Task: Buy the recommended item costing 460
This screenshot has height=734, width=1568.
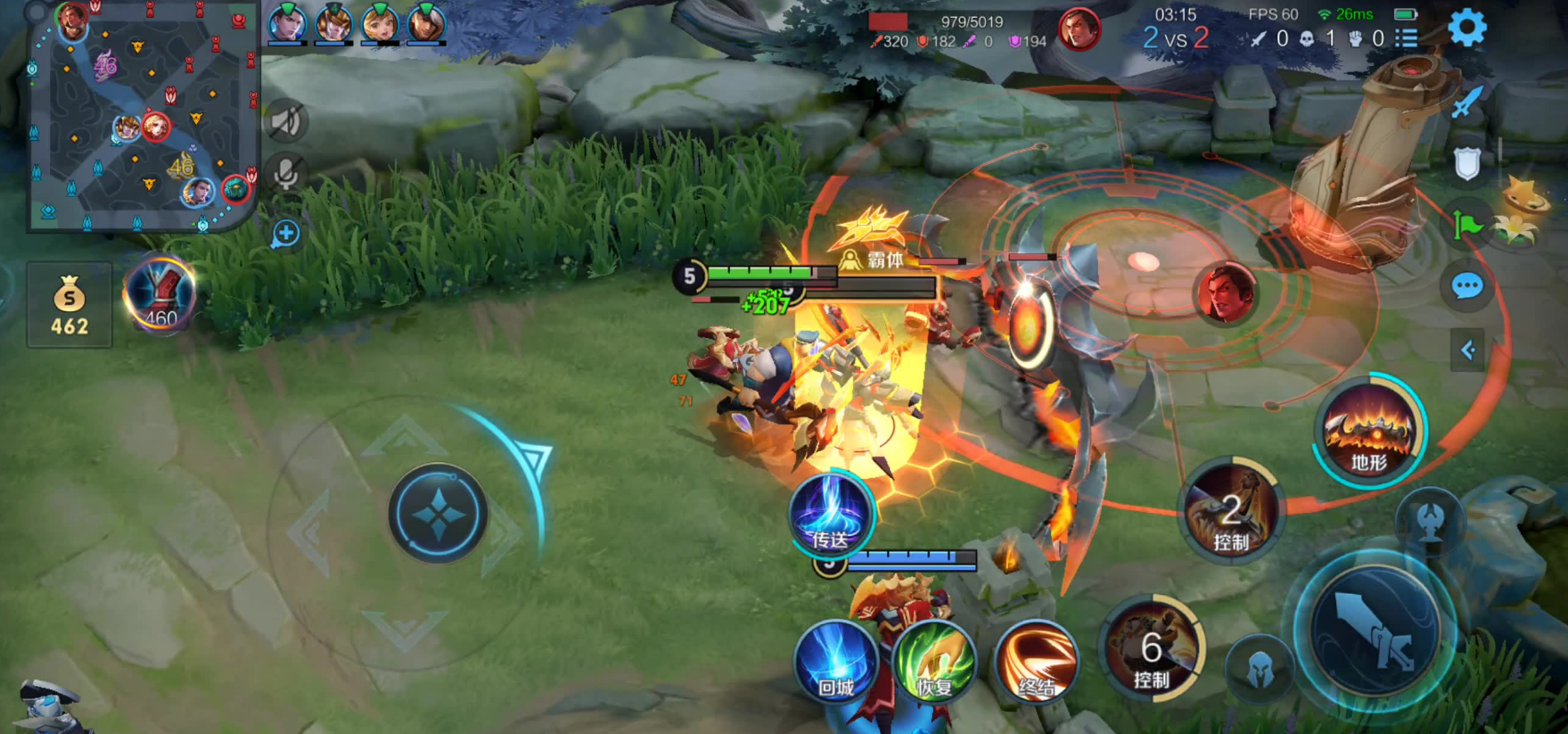Action: (160, 295)
